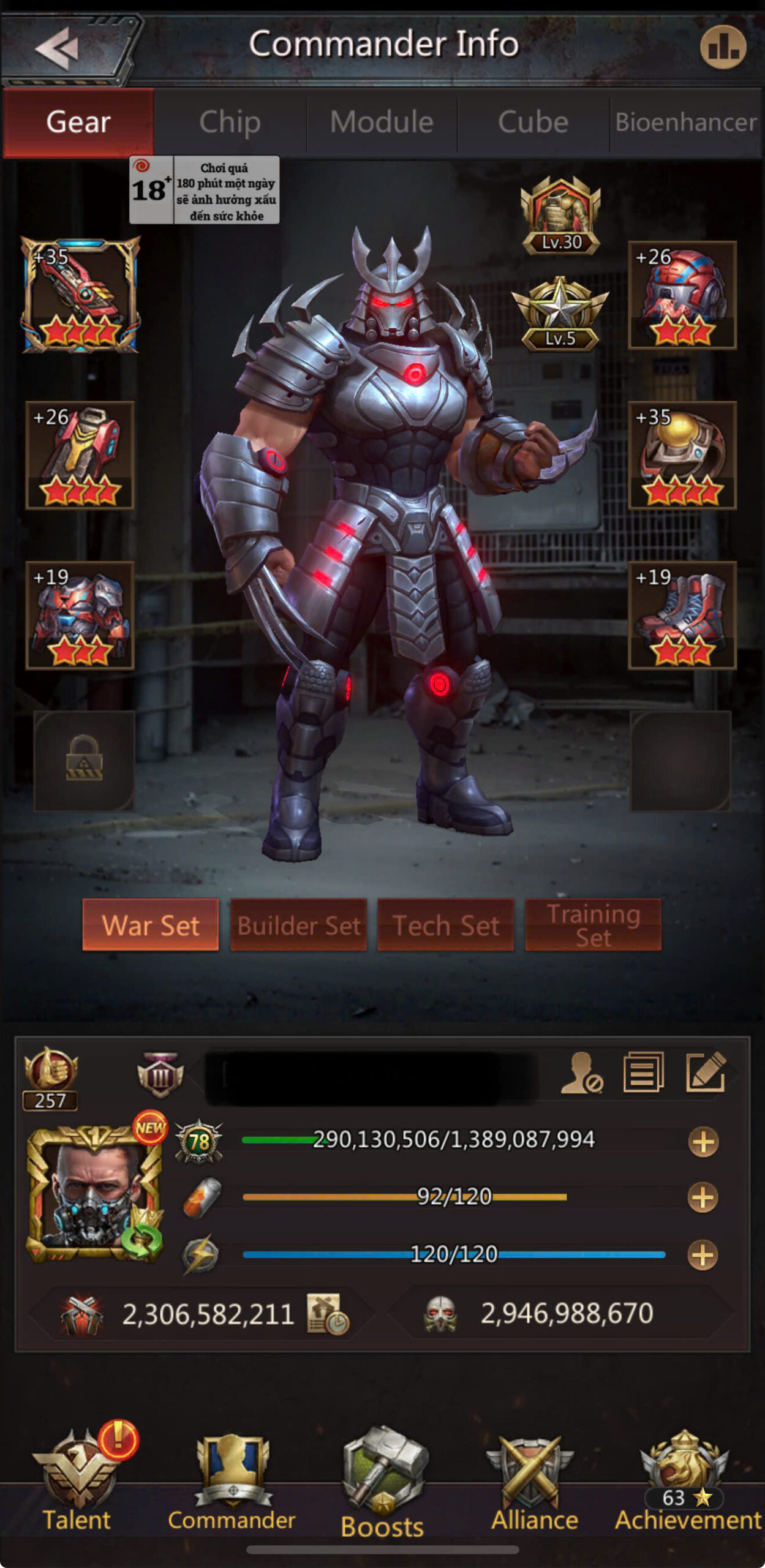
Task: Add commander experience with plus button
Action: (x=703, y=1142)
